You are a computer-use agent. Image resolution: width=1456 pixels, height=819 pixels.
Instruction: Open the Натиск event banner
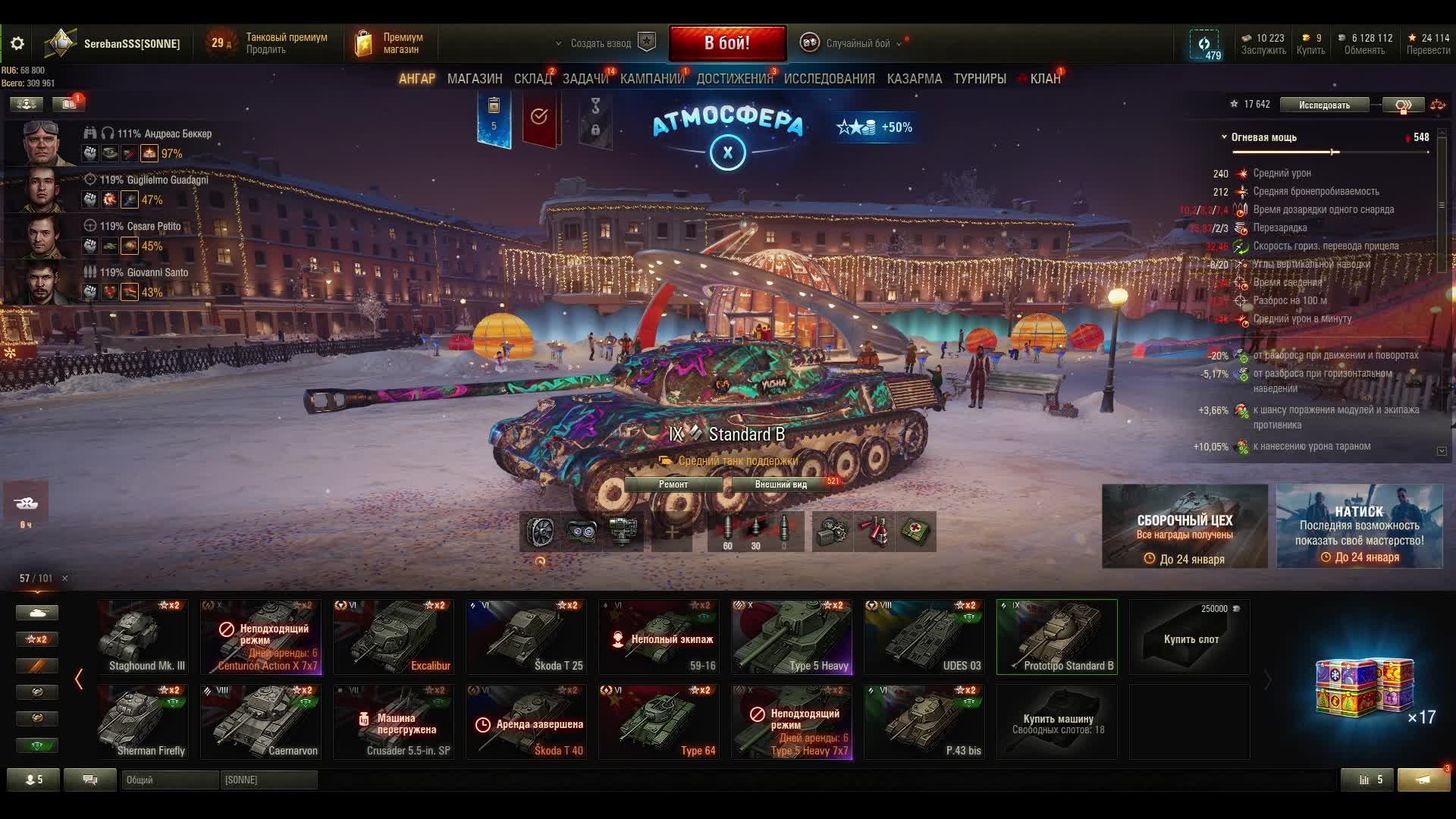[x=1359, y=526]
